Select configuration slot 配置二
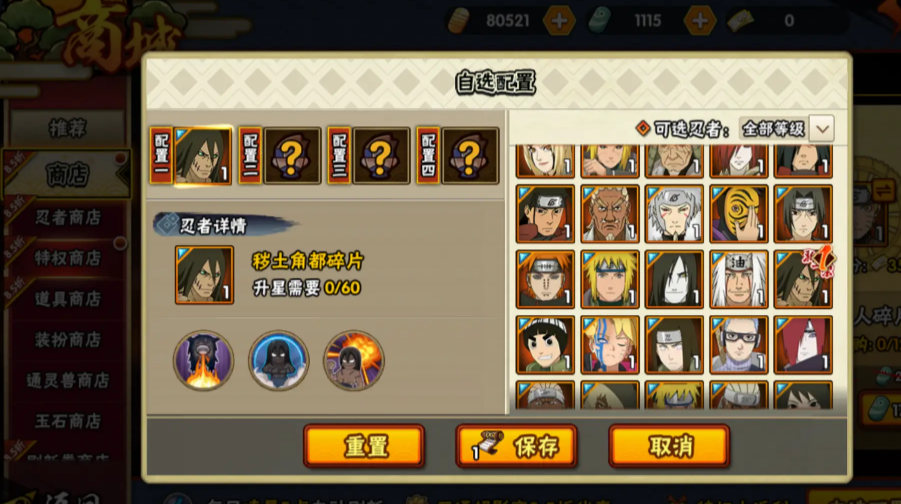 [x=280, y=155]
